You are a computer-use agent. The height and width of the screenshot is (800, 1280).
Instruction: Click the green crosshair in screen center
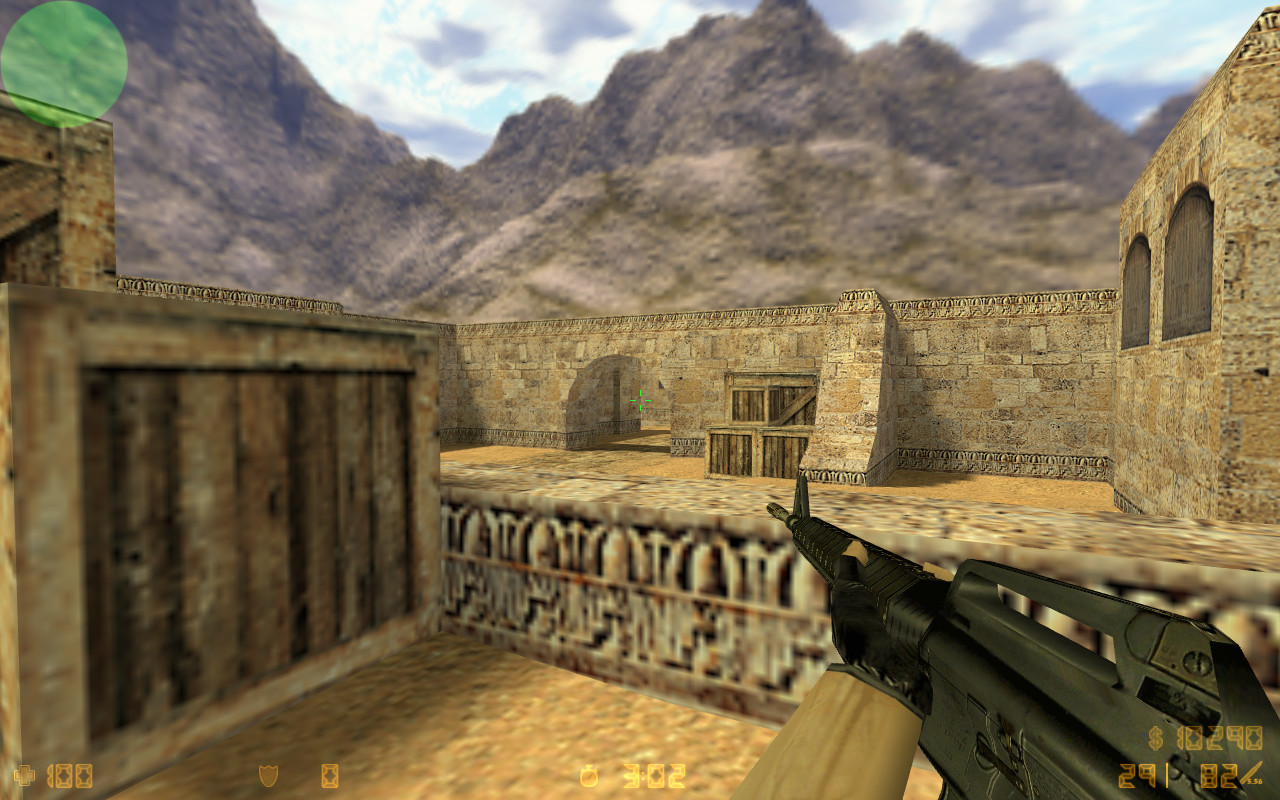[640, 400]
